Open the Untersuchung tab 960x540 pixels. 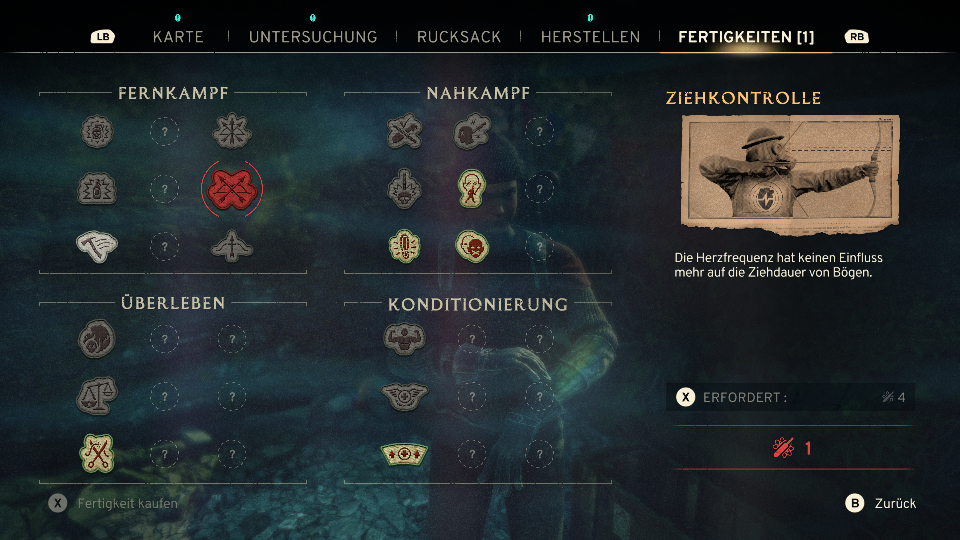click(x=313, y=37)
